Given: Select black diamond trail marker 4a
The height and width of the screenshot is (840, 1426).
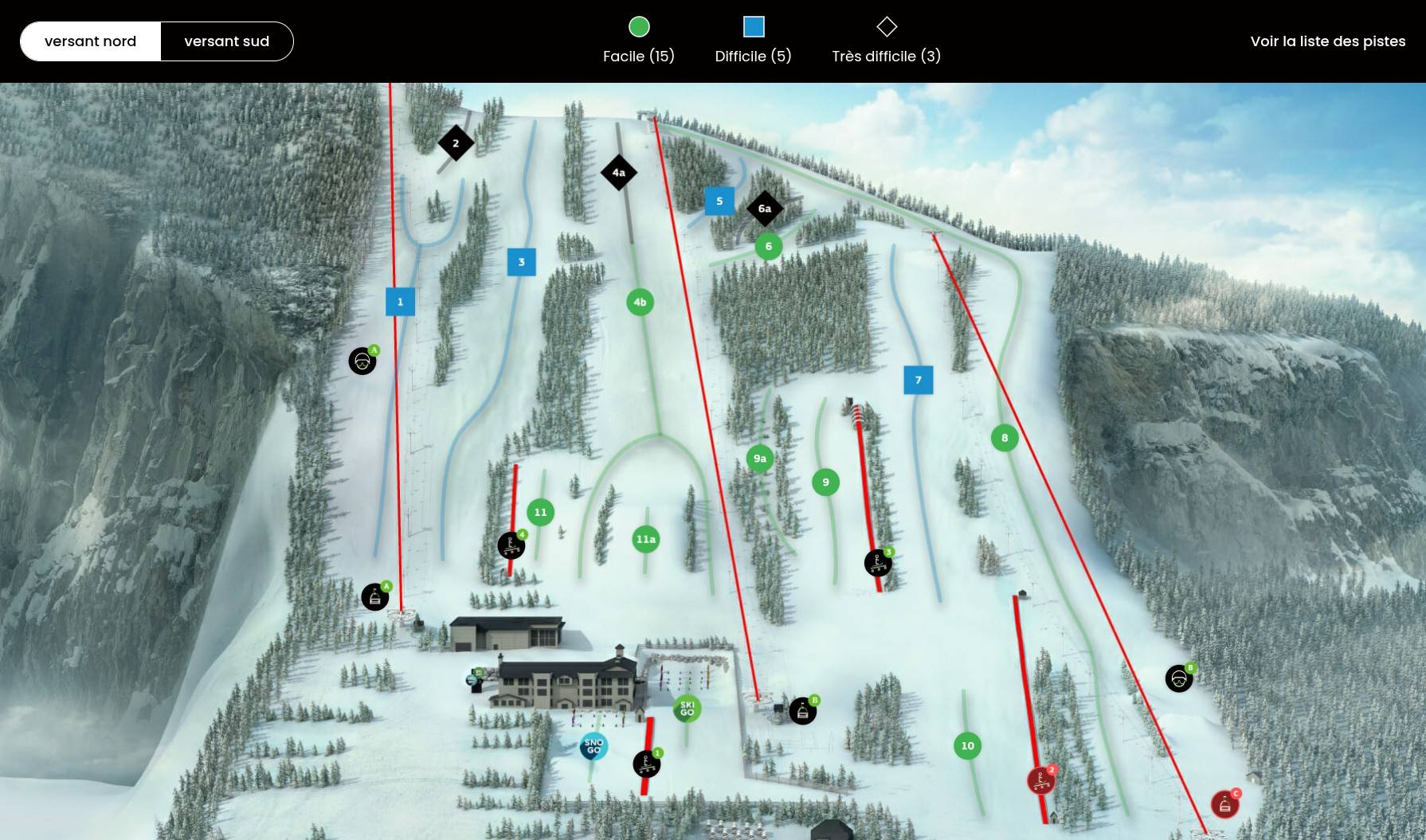Looking at the screenshot, I should point(619,172).
